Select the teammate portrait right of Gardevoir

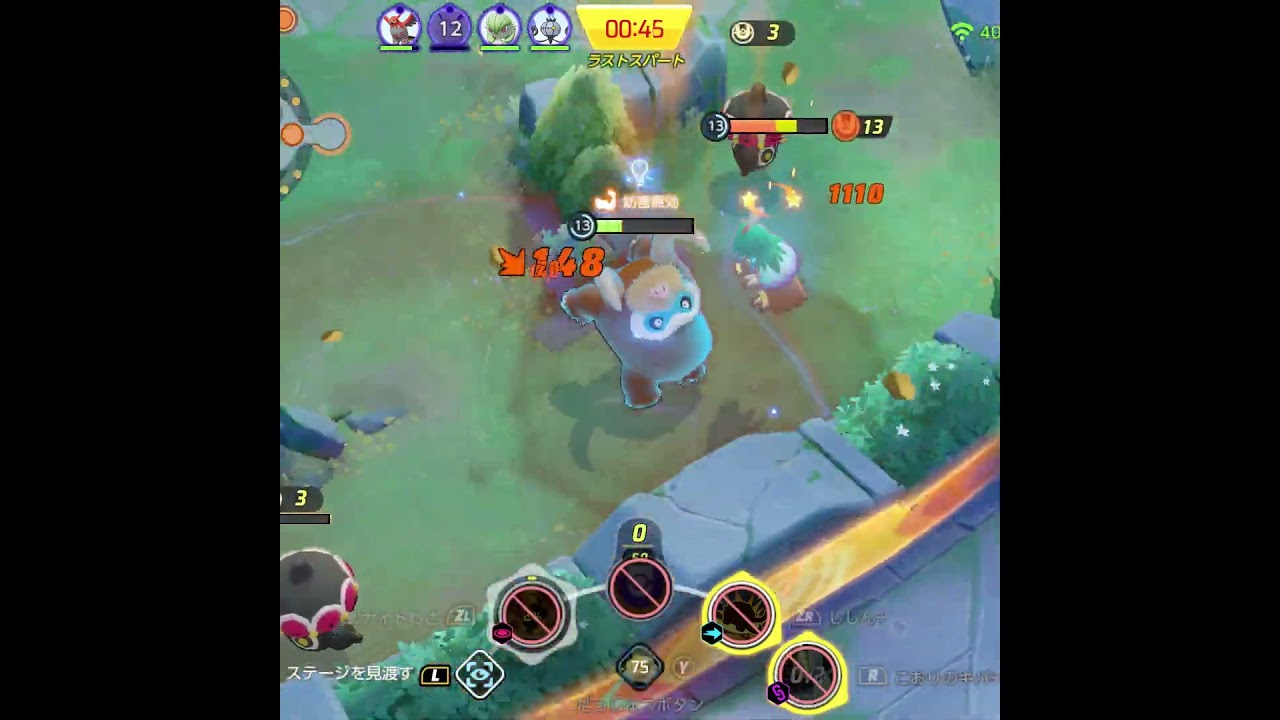[548, 27]
